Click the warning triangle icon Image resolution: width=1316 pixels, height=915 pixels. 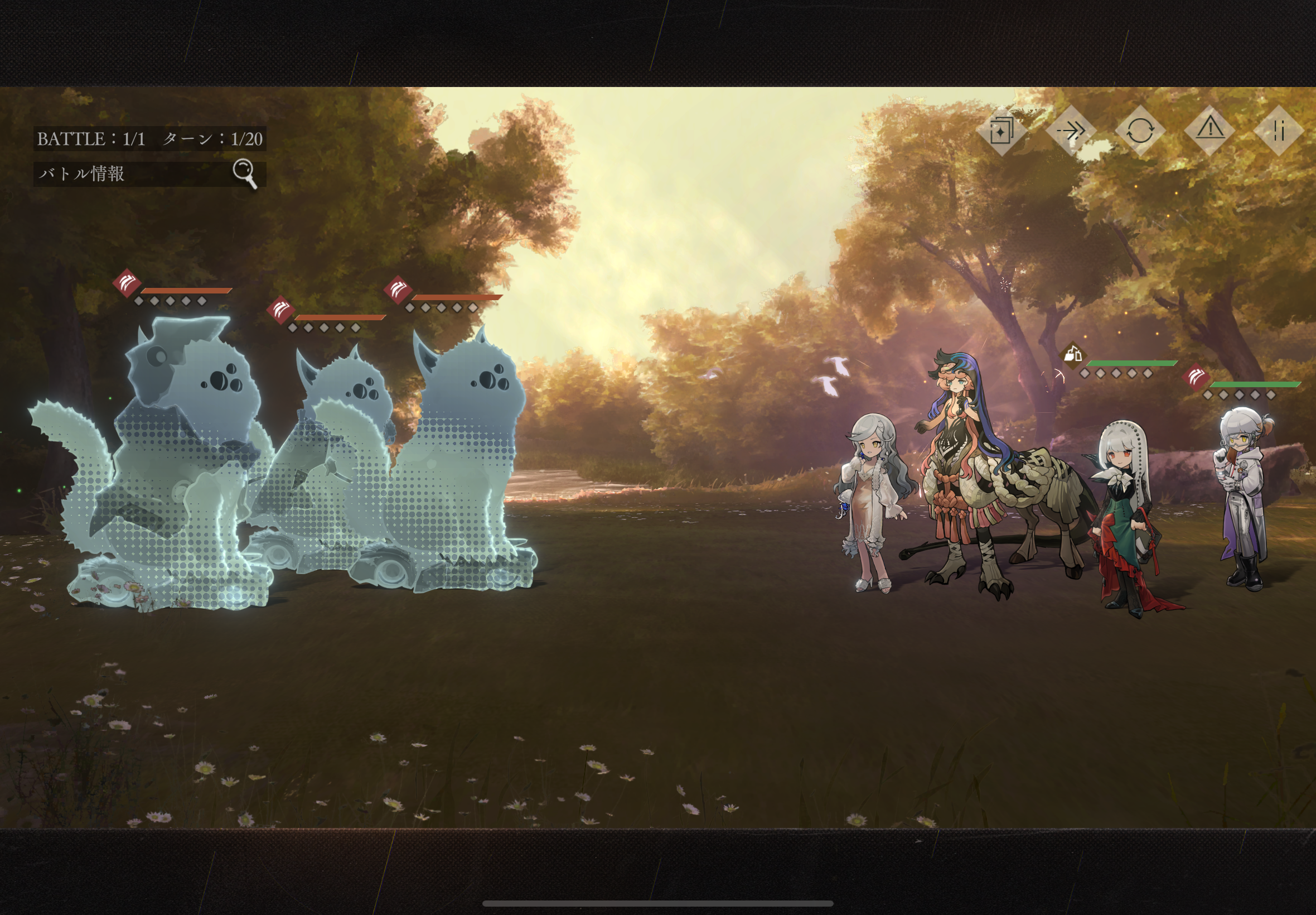tap(1210, 129)
